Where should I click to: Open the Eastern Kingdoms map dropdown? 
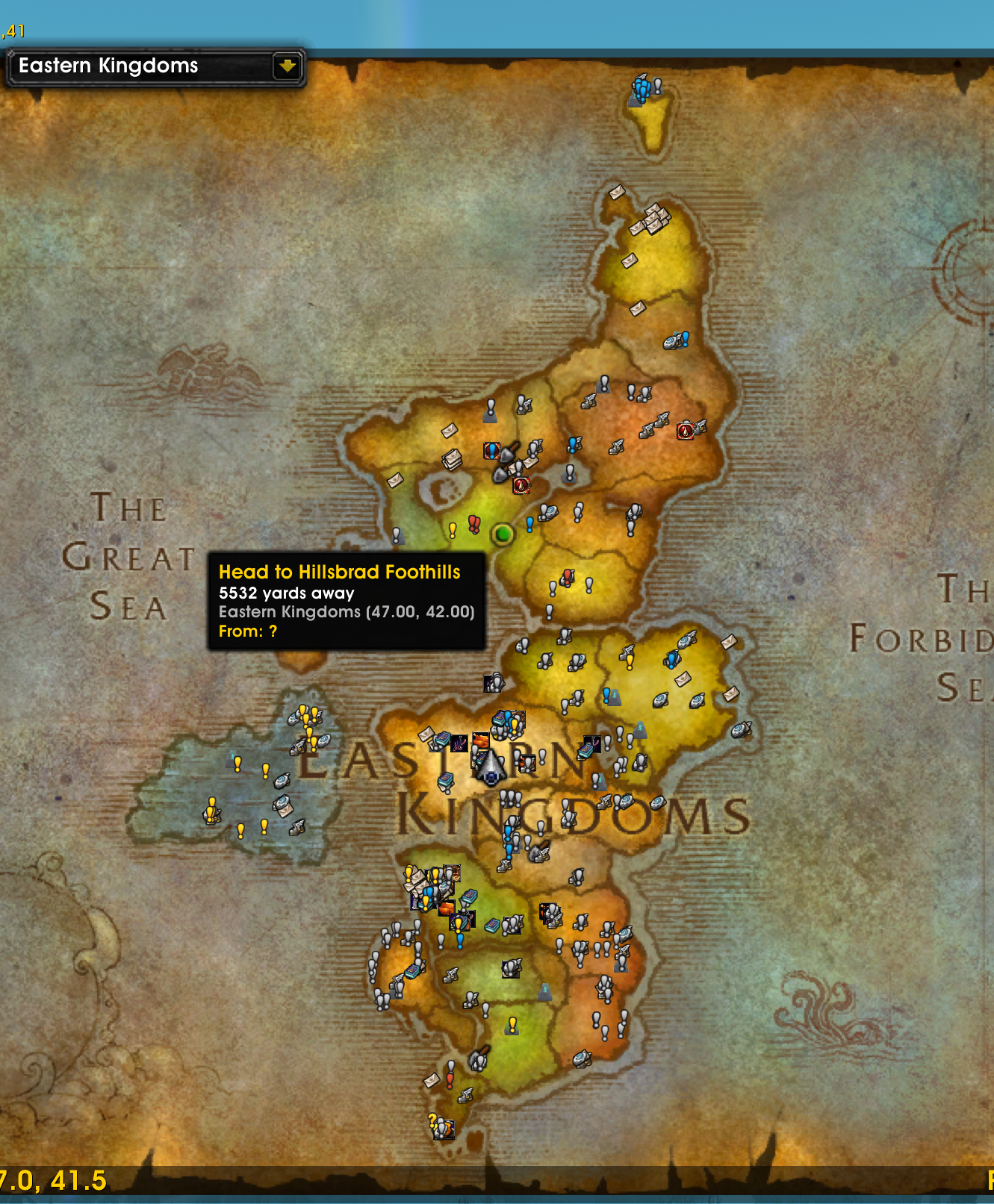pyautogui.click(x=153, y=66)
